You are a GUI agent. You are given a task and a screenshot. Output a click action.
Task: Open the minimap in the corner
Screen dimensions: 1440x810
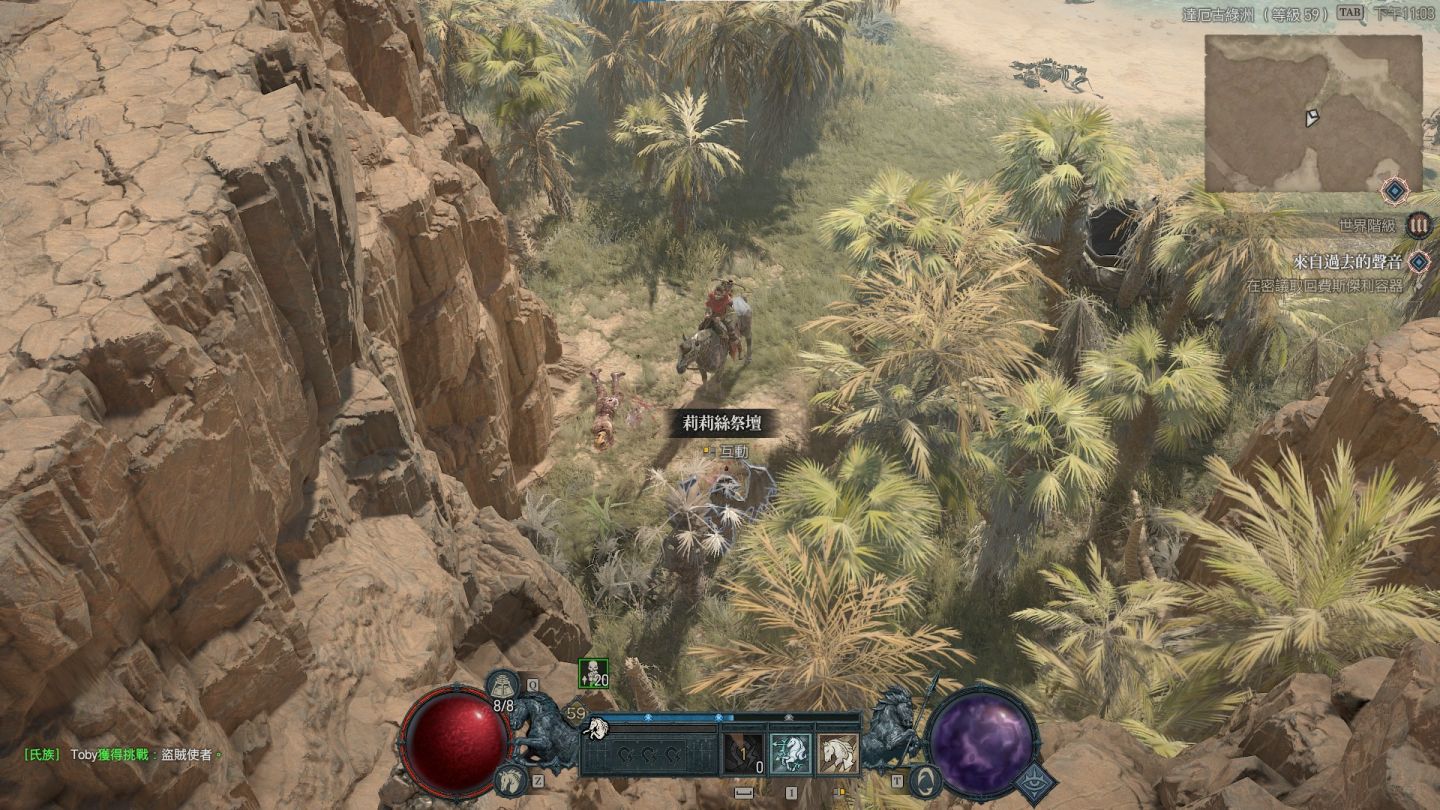tap(1312, 113)
